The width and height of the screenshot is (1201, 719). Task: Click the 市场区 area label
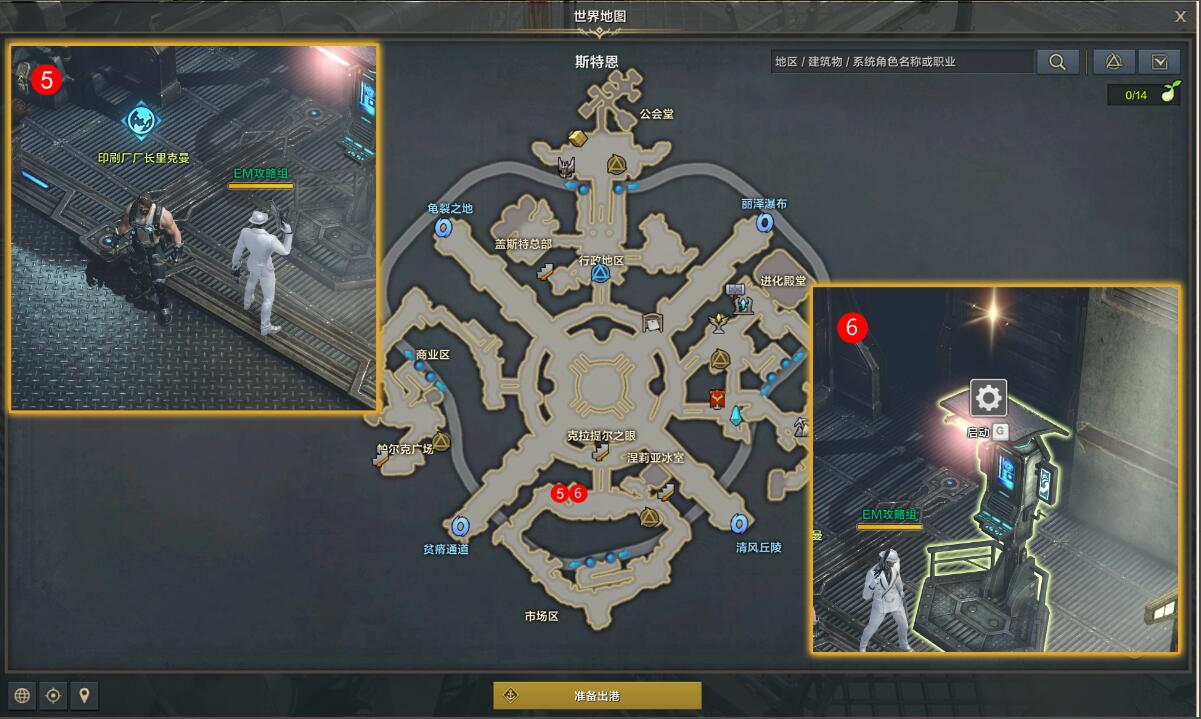pos(541,616)
